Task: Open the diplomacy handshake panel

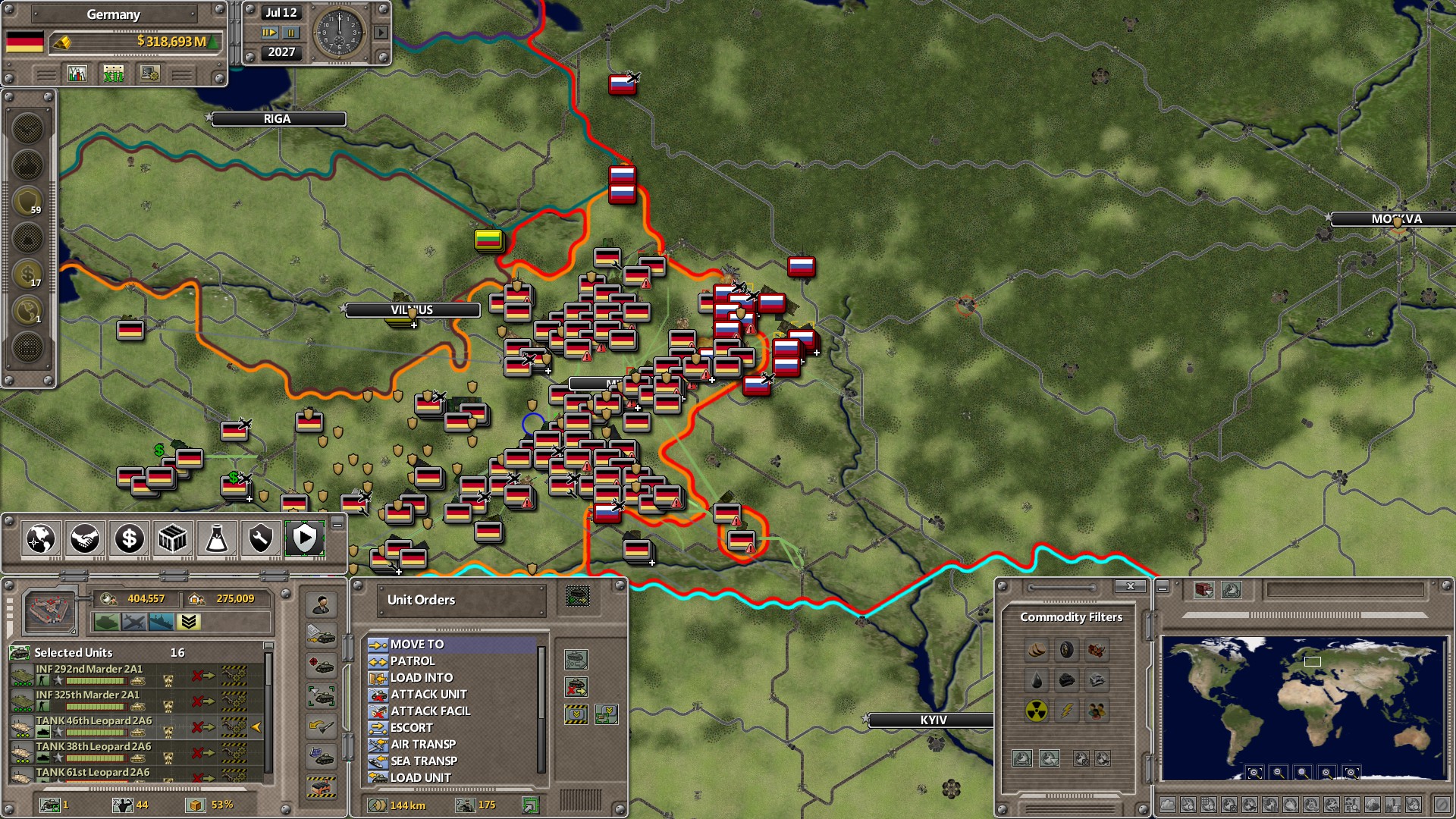Action: (x=83, y=538)
